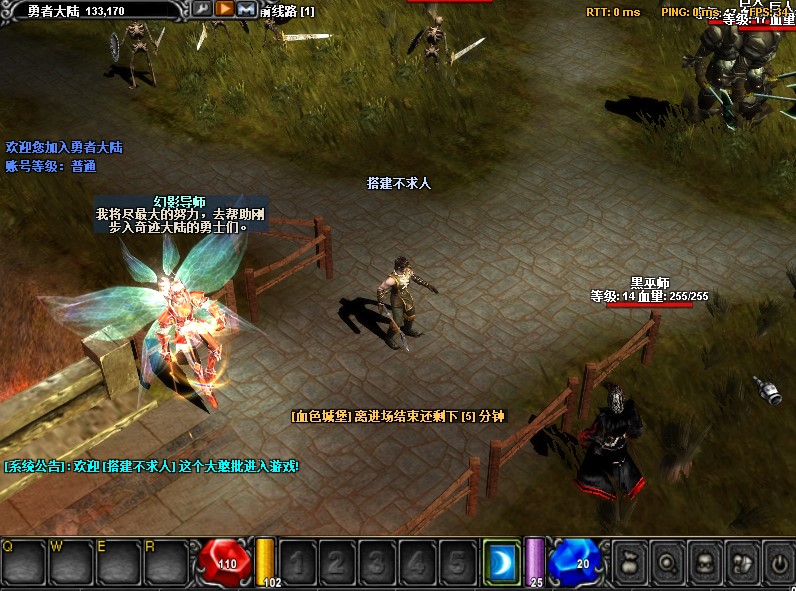
Task: Select the W item slot
Action: 72,561
